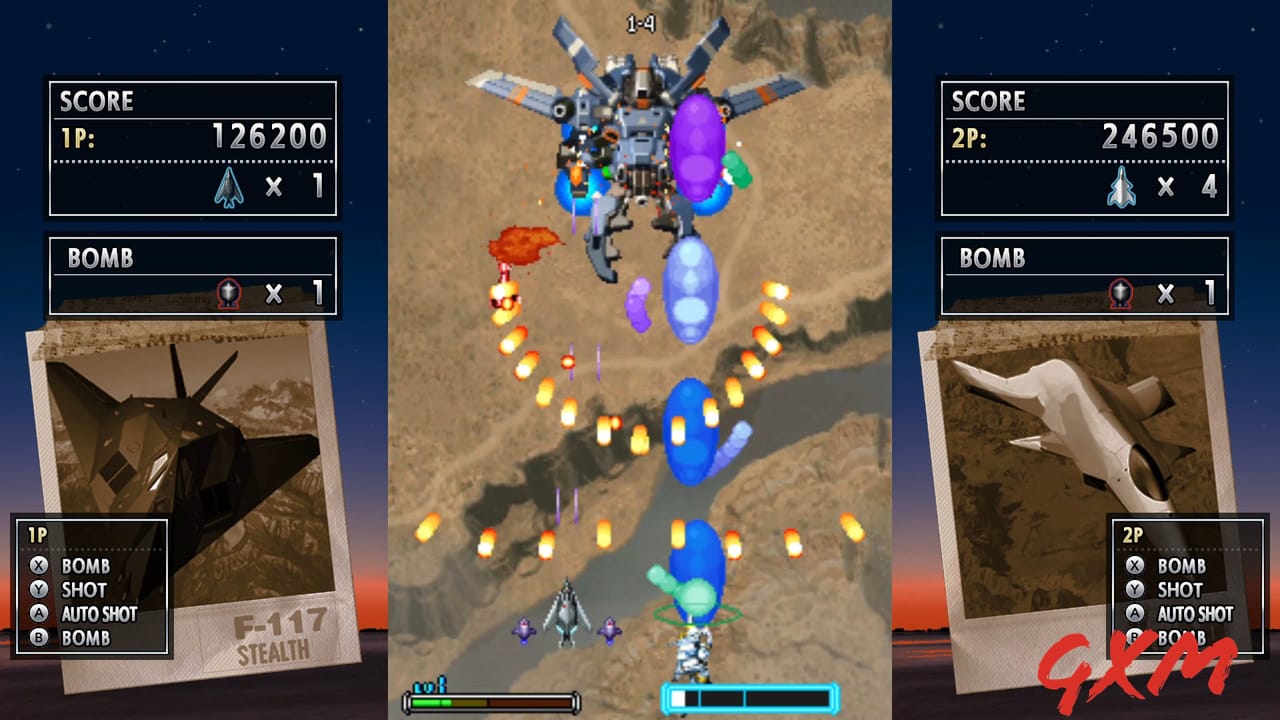Click the LVL power gauge at screen bottom

pyautogui.click(x=490, y=700)
